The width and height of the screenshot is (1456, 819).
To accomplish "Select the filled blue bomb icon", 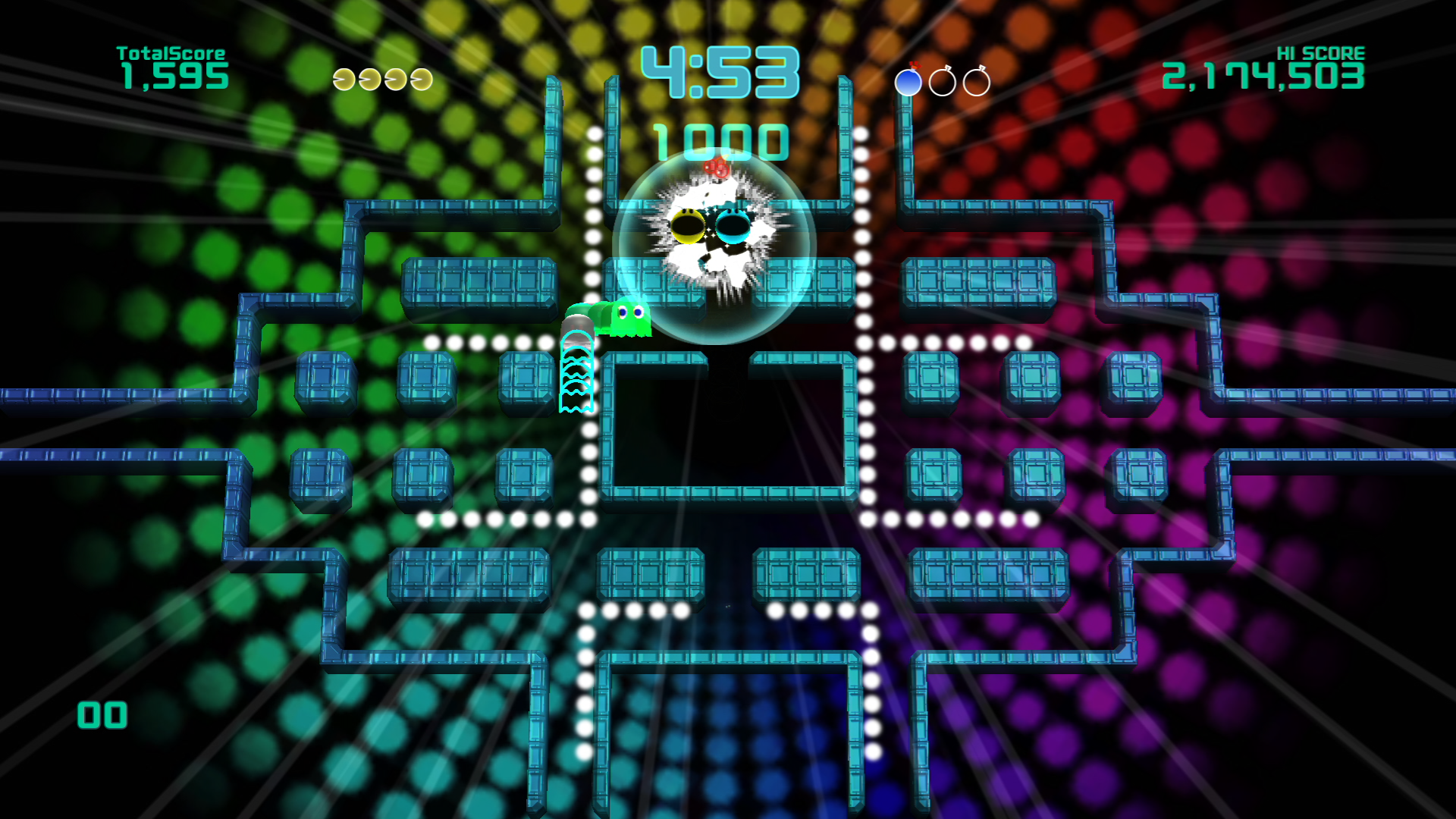I will [x=908, y=81].
